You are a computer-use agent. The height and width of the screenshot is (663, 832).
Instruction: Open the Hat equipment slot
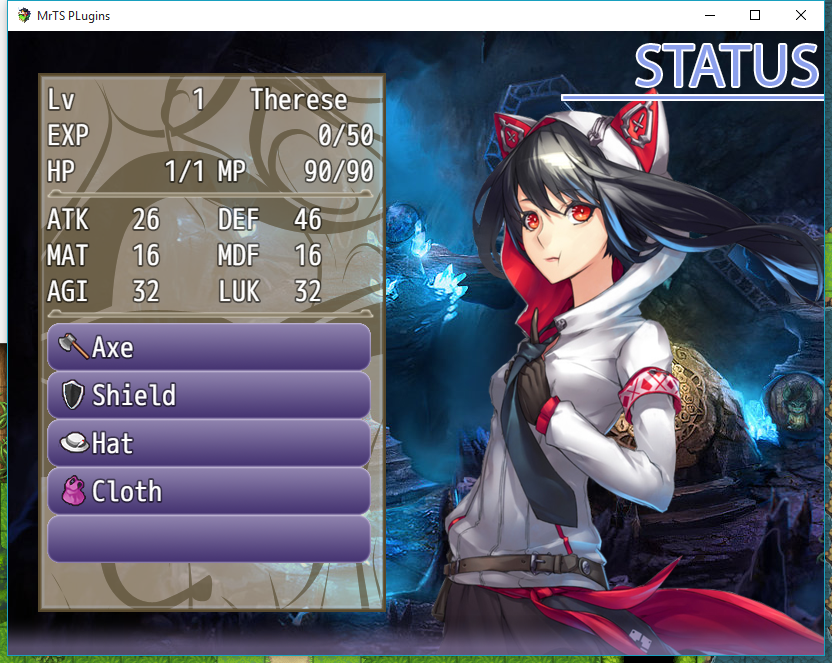(208, 443)
